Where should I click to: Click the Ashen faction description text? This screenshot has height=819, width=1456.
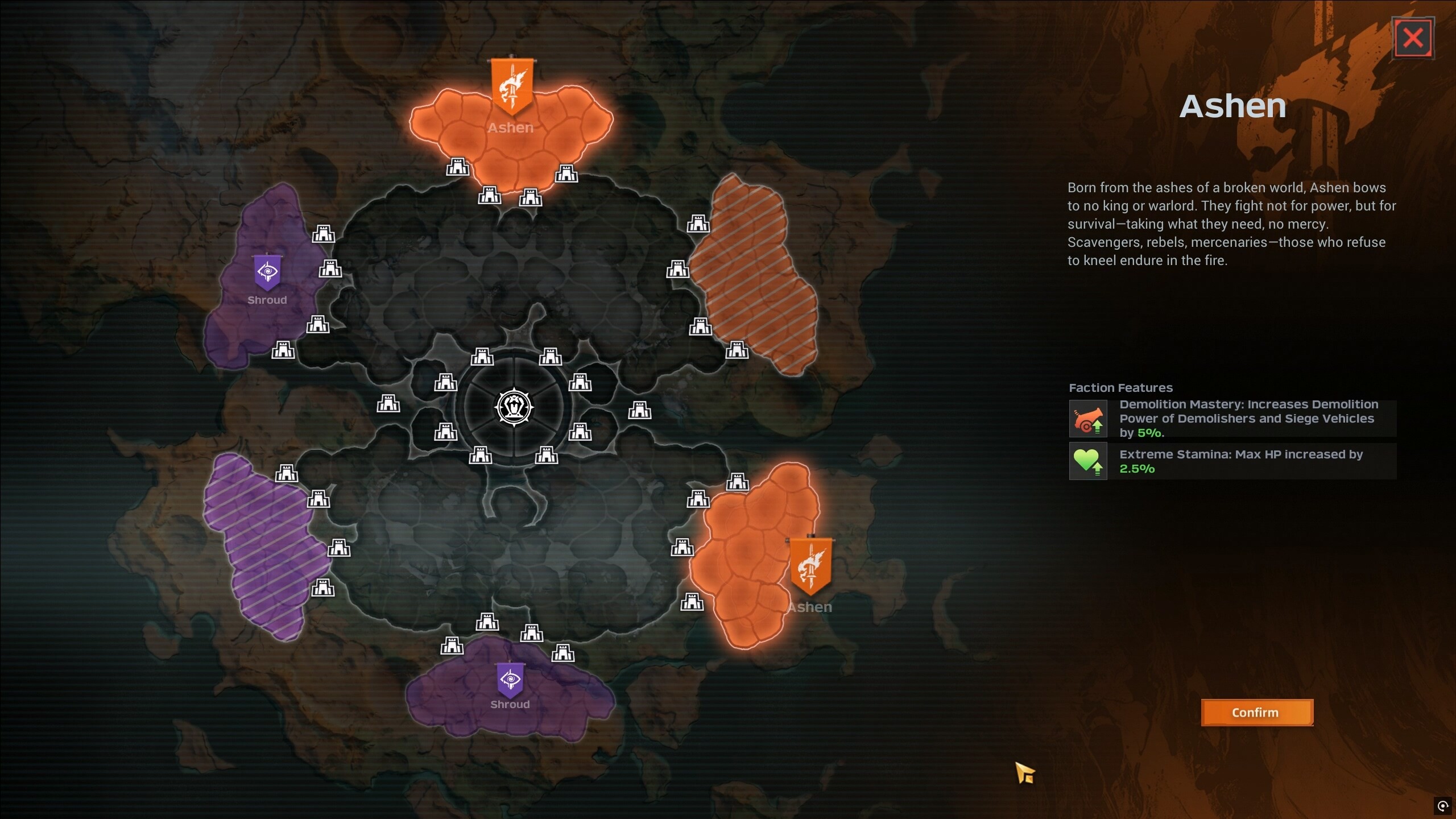[x=1231, y=224]
